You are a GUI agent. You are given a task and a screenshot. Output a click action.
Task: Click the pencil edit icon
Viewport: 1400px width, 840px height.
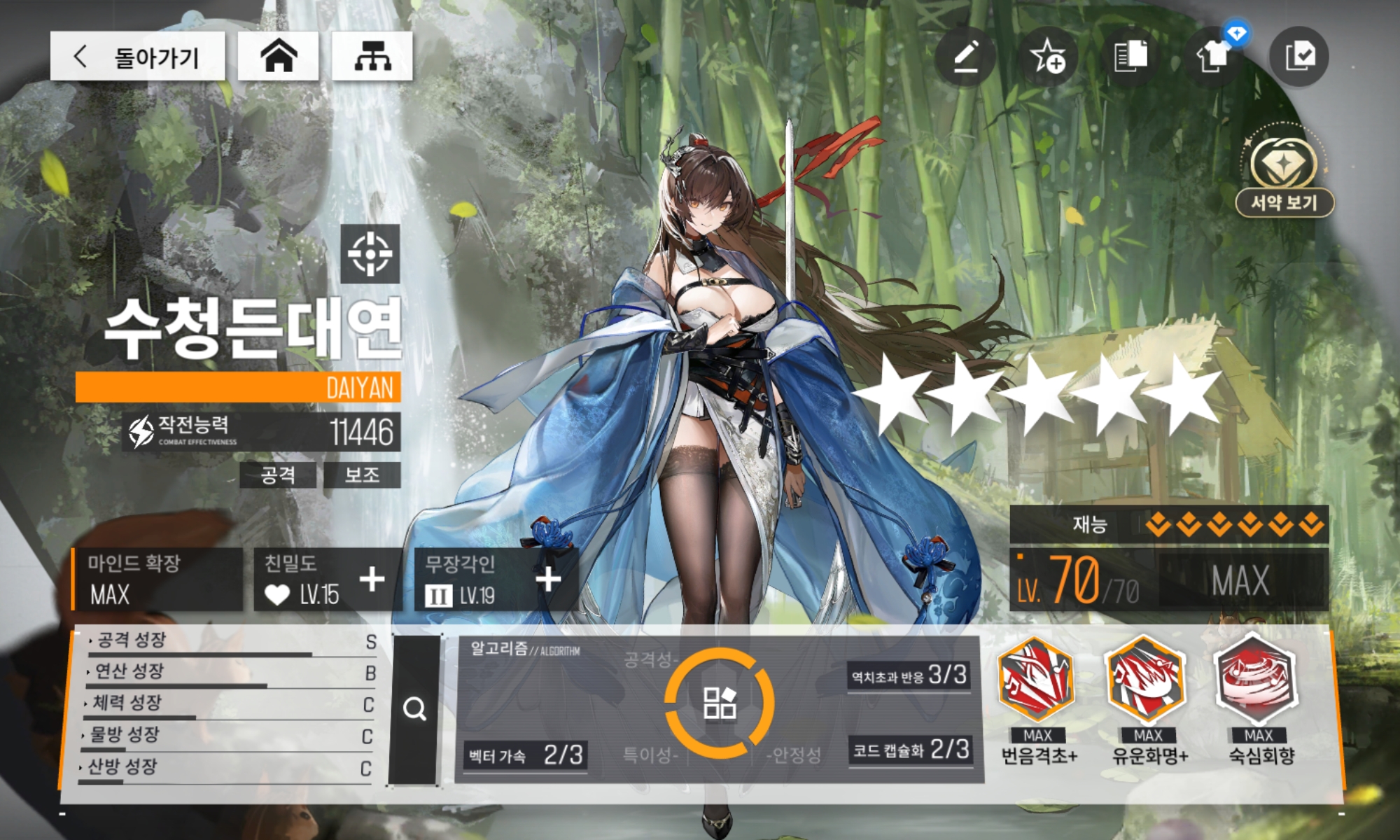[x=966, y=56]
